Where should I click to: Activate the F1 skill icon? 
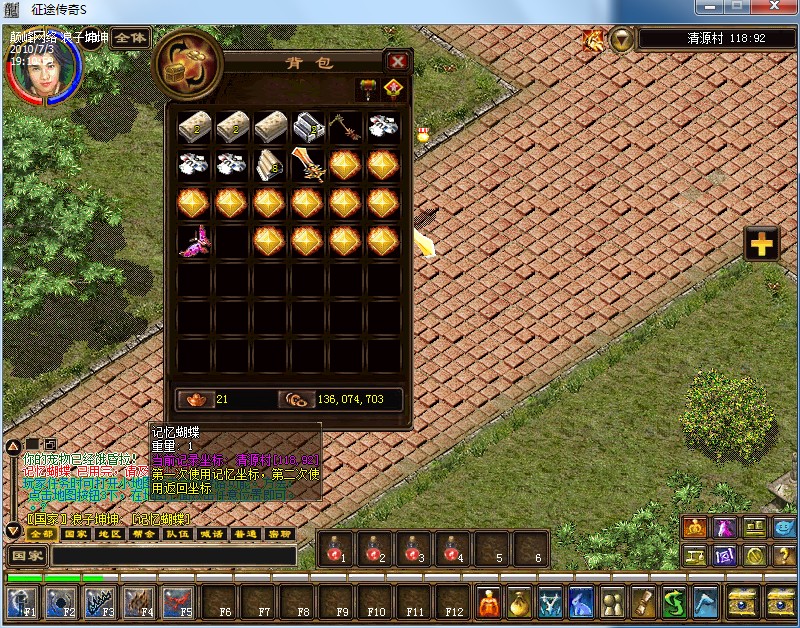click(x=22, y=601)
